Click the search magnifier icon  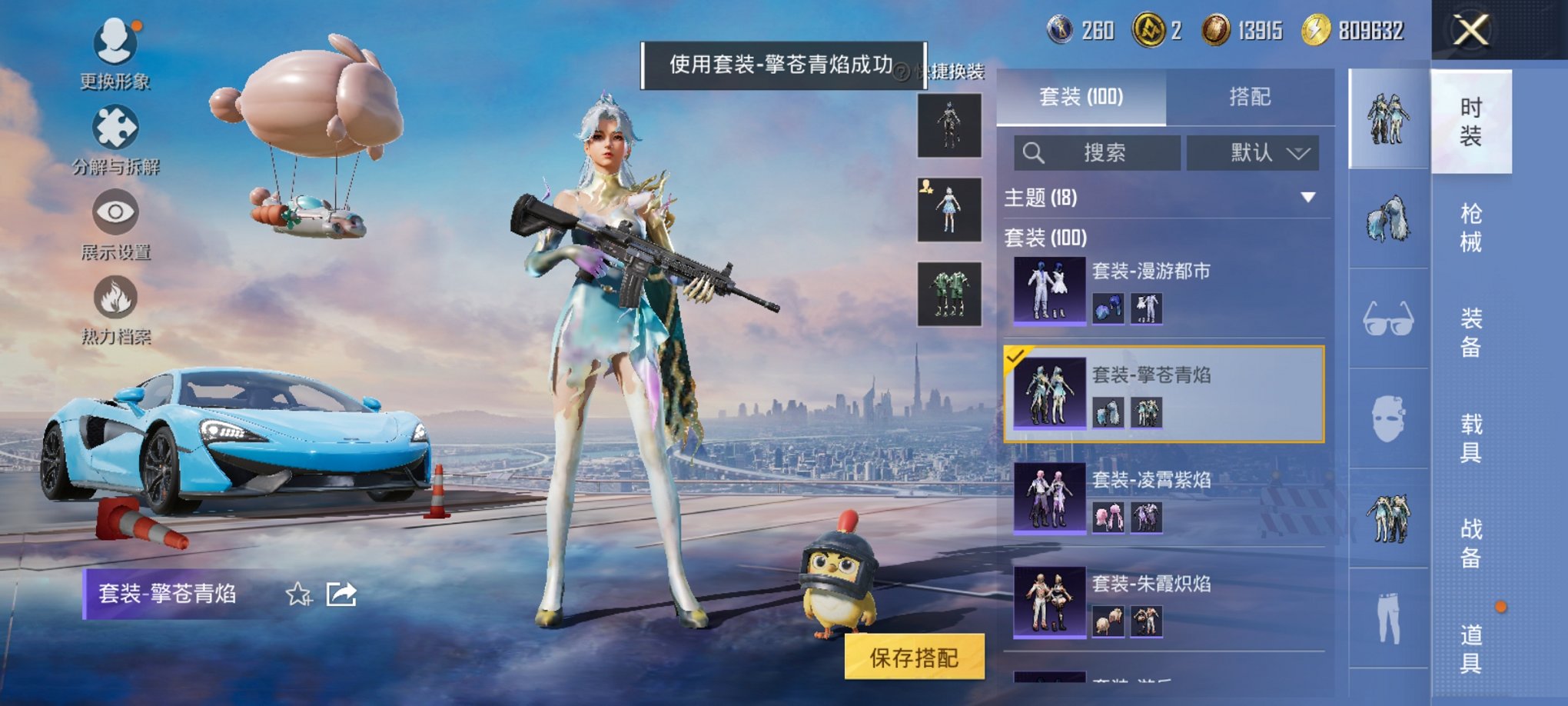click(x=1034, y=152)
